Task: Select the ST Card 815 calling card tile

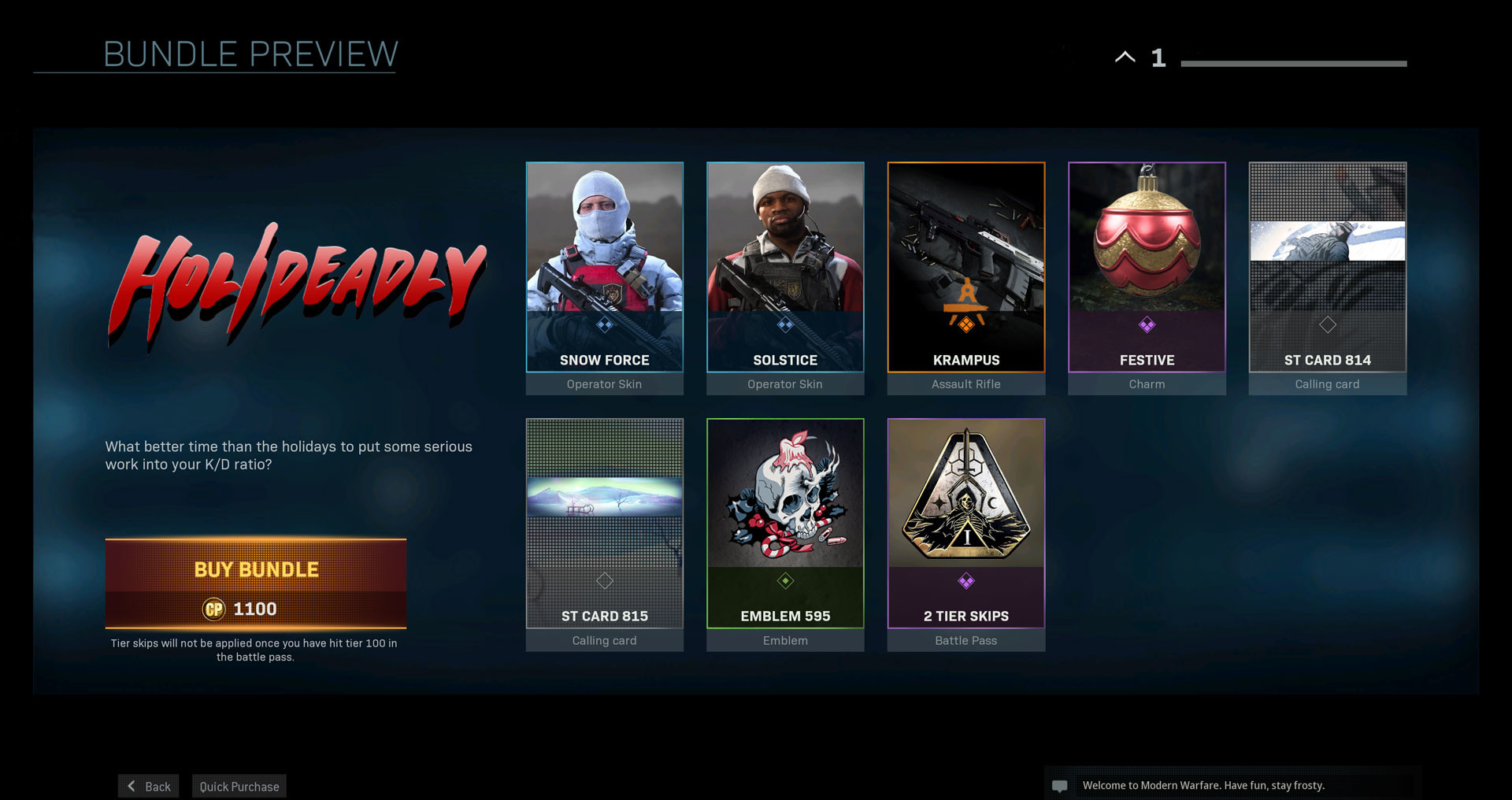Action: point(604,524)
